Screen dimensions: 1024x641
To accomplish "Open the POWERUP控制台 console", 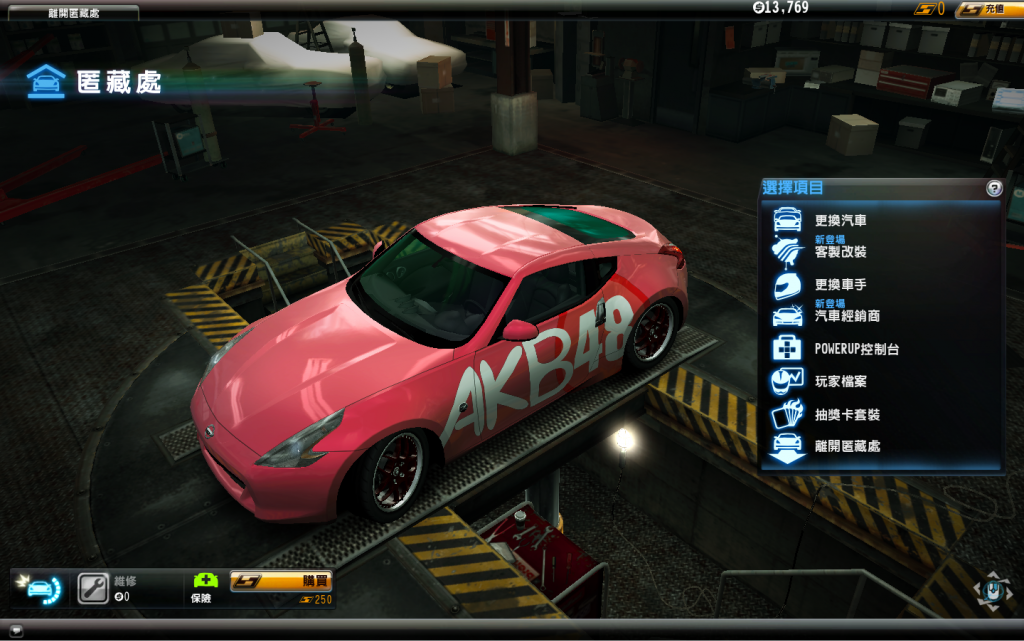I will [856, 349].
